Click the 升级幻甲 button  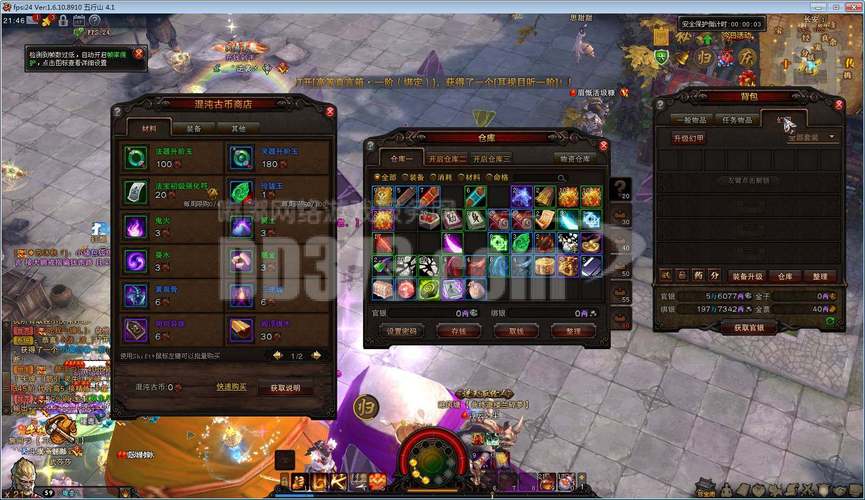[688, 138]
